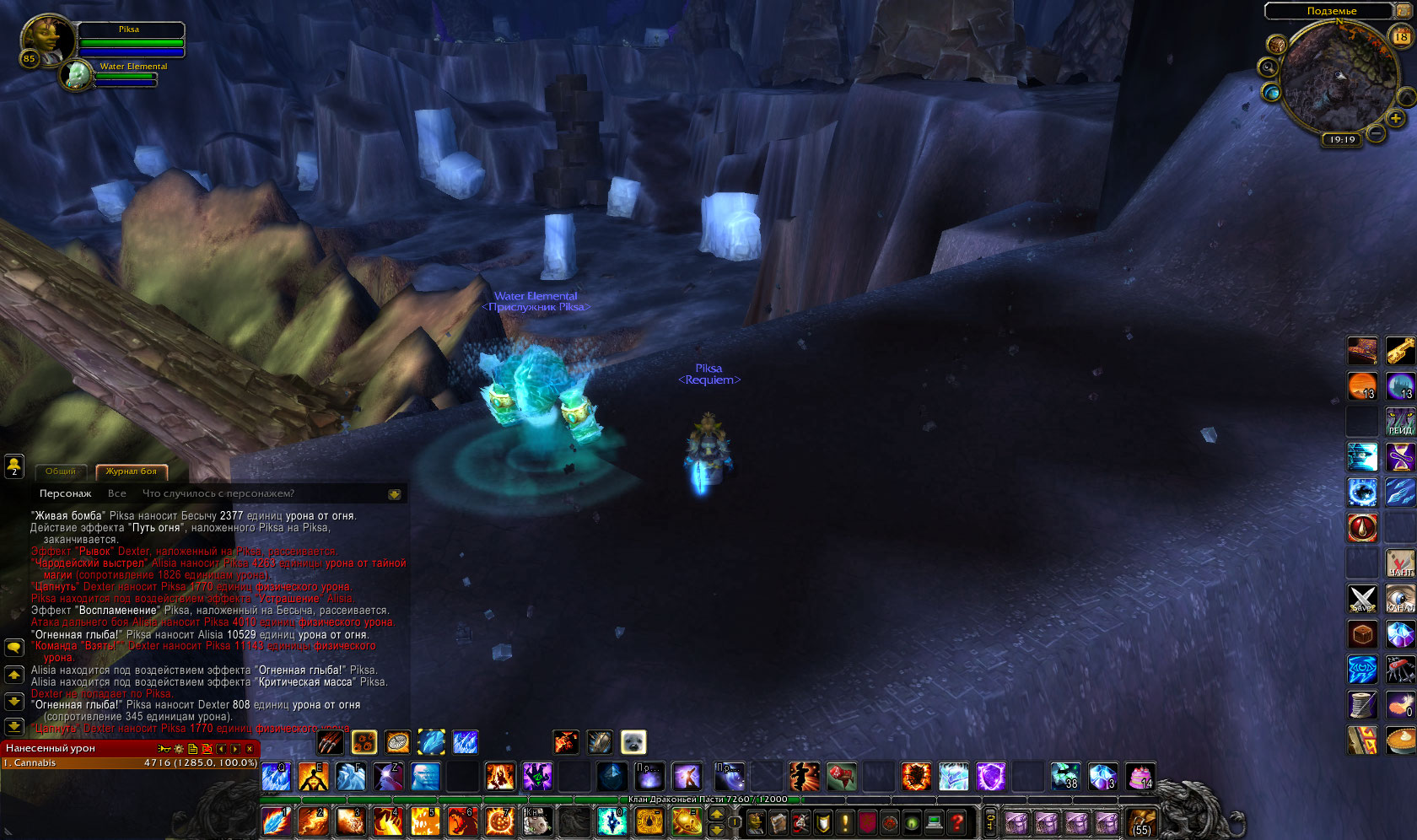Zoom in the minimap with plus button

[1396, 118]
